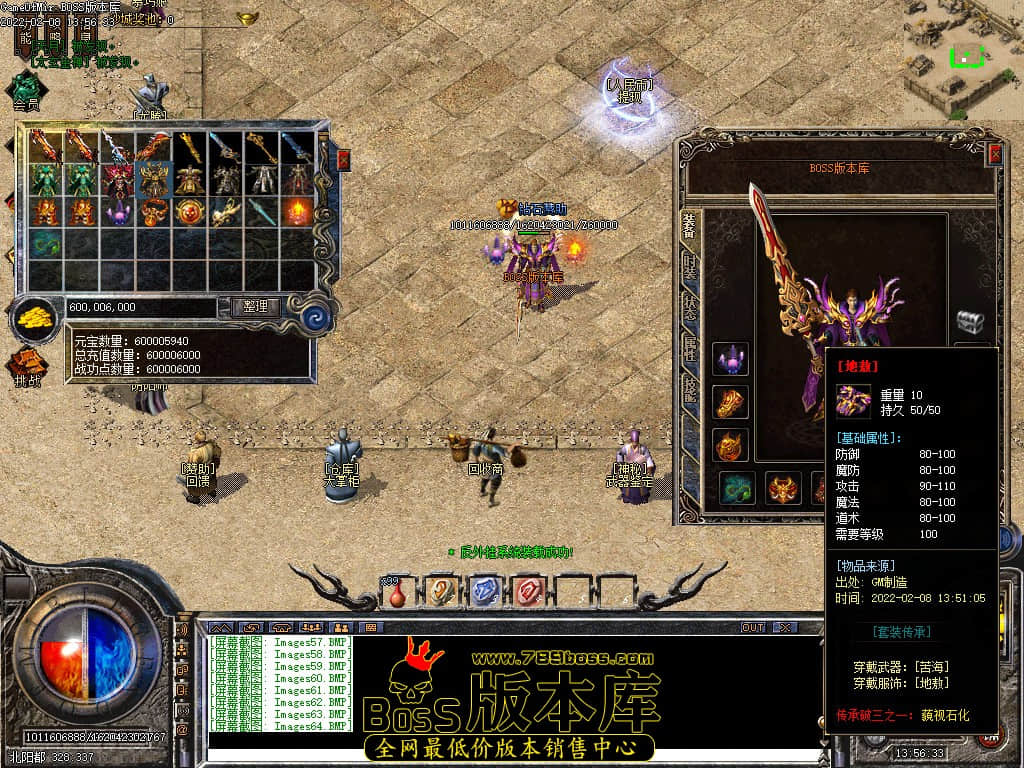Choose the green dragon item in the bag
This screenshot has width=1024, height=768.
pyautogui.click(x=45, y=243)
